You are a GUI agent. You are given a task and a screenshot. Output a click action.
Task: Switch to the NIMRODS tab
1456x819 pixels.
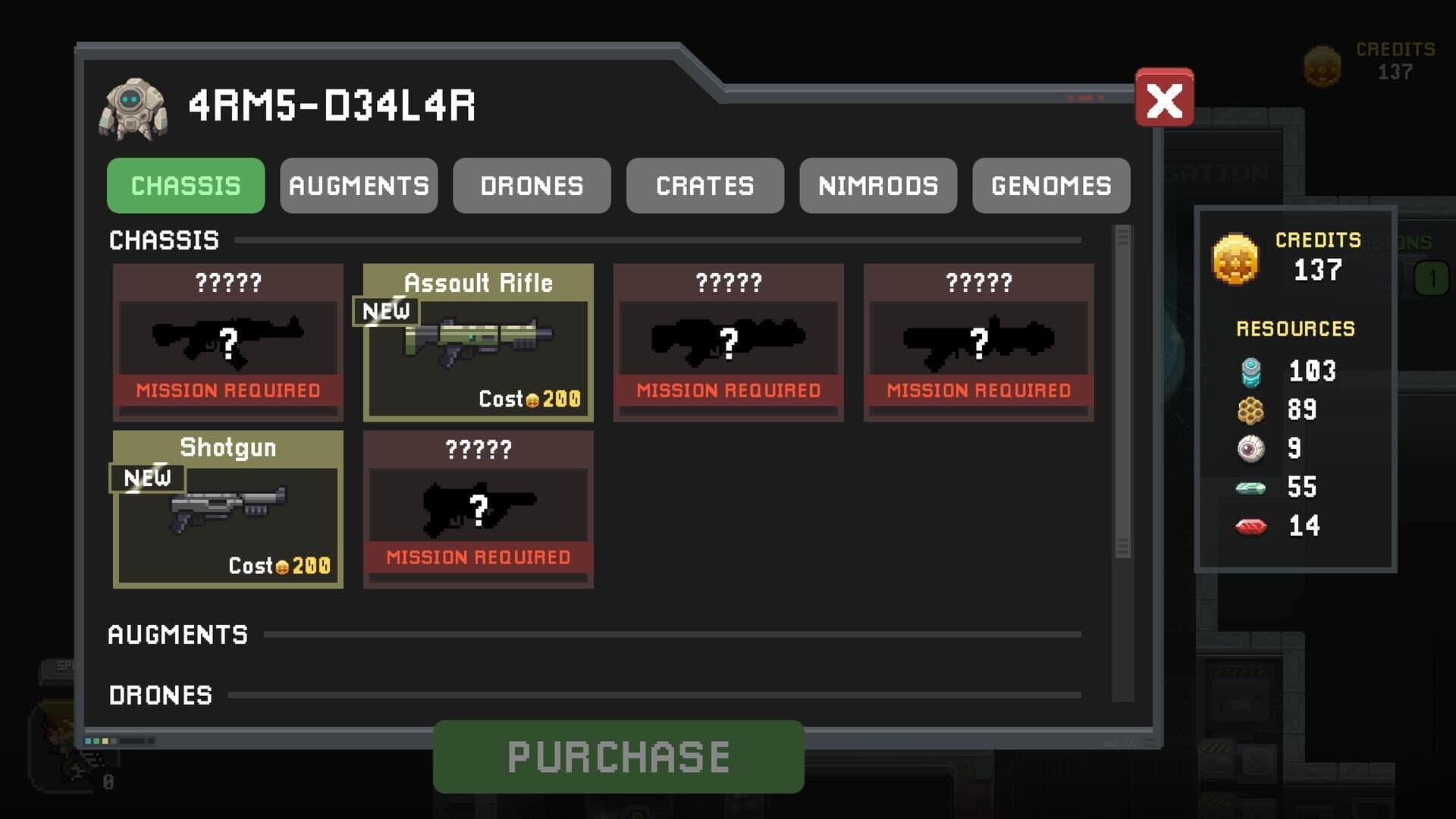(x=877, y=186)
